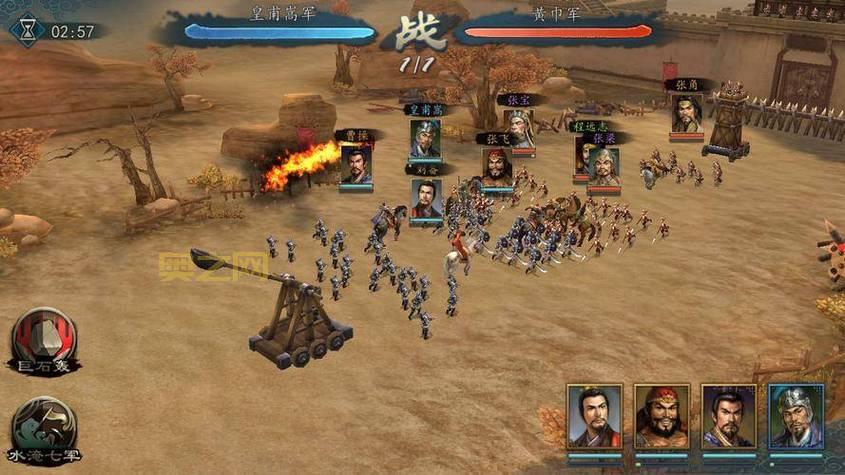Choose the helmeted Huangfu Song hero card

coord(796,415)
